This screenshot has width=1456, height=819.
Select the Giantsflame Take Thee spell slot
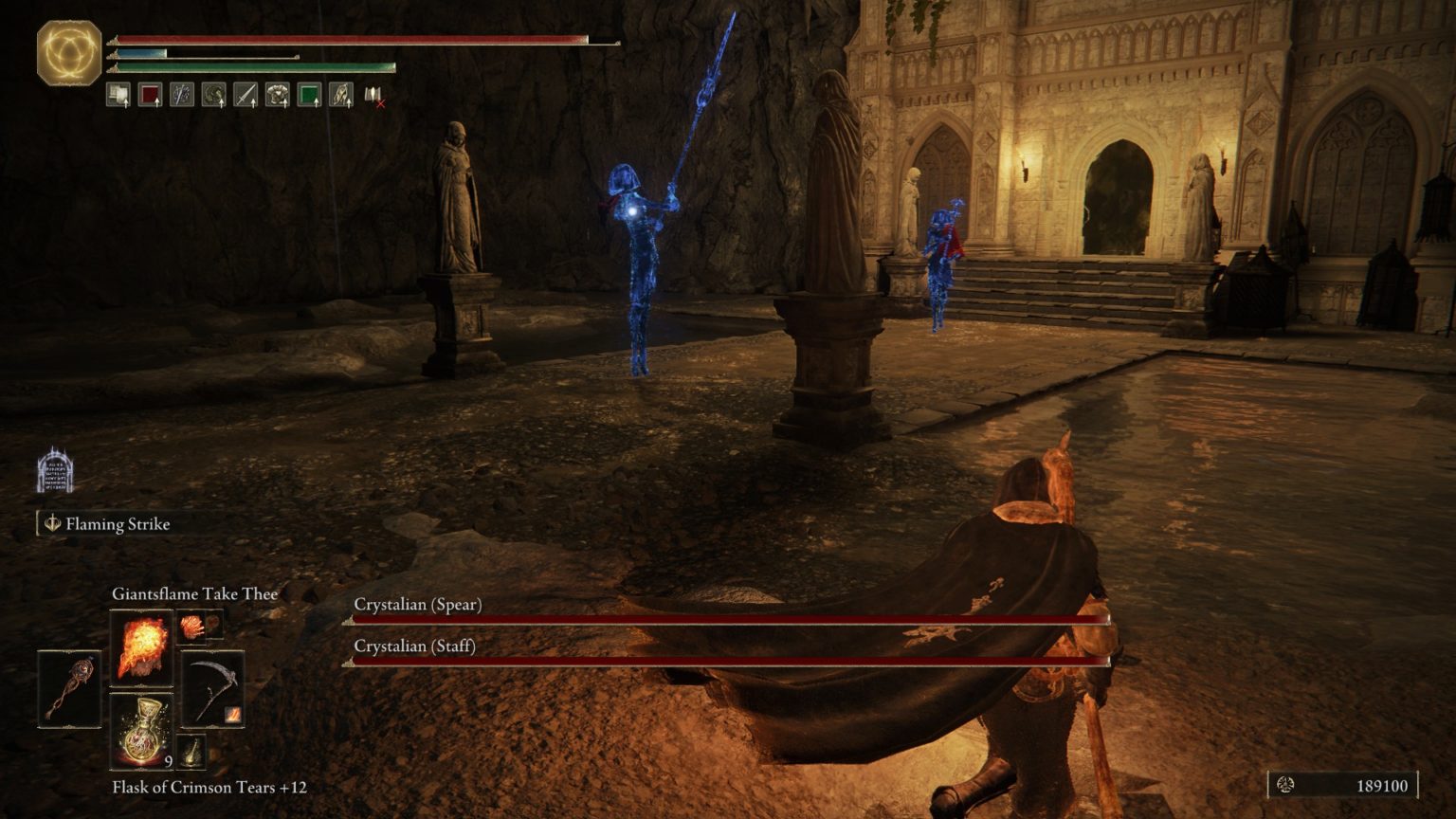coord(141,647)
